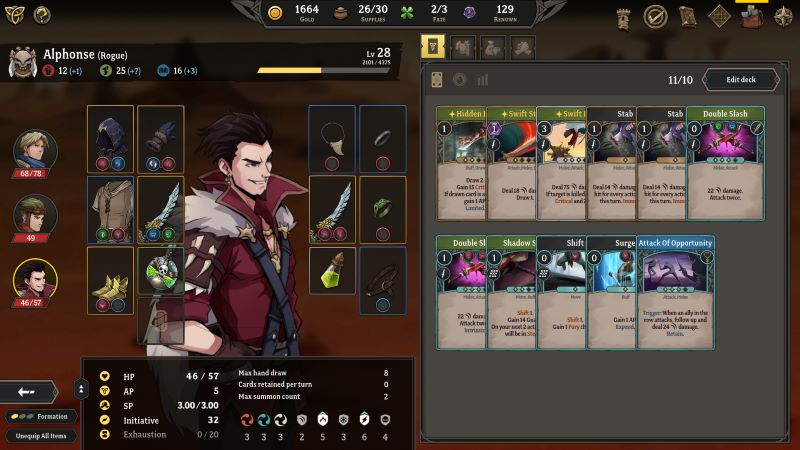Open the castle tower menu icon
800x450 pixels.
click(x=623, y=16)
